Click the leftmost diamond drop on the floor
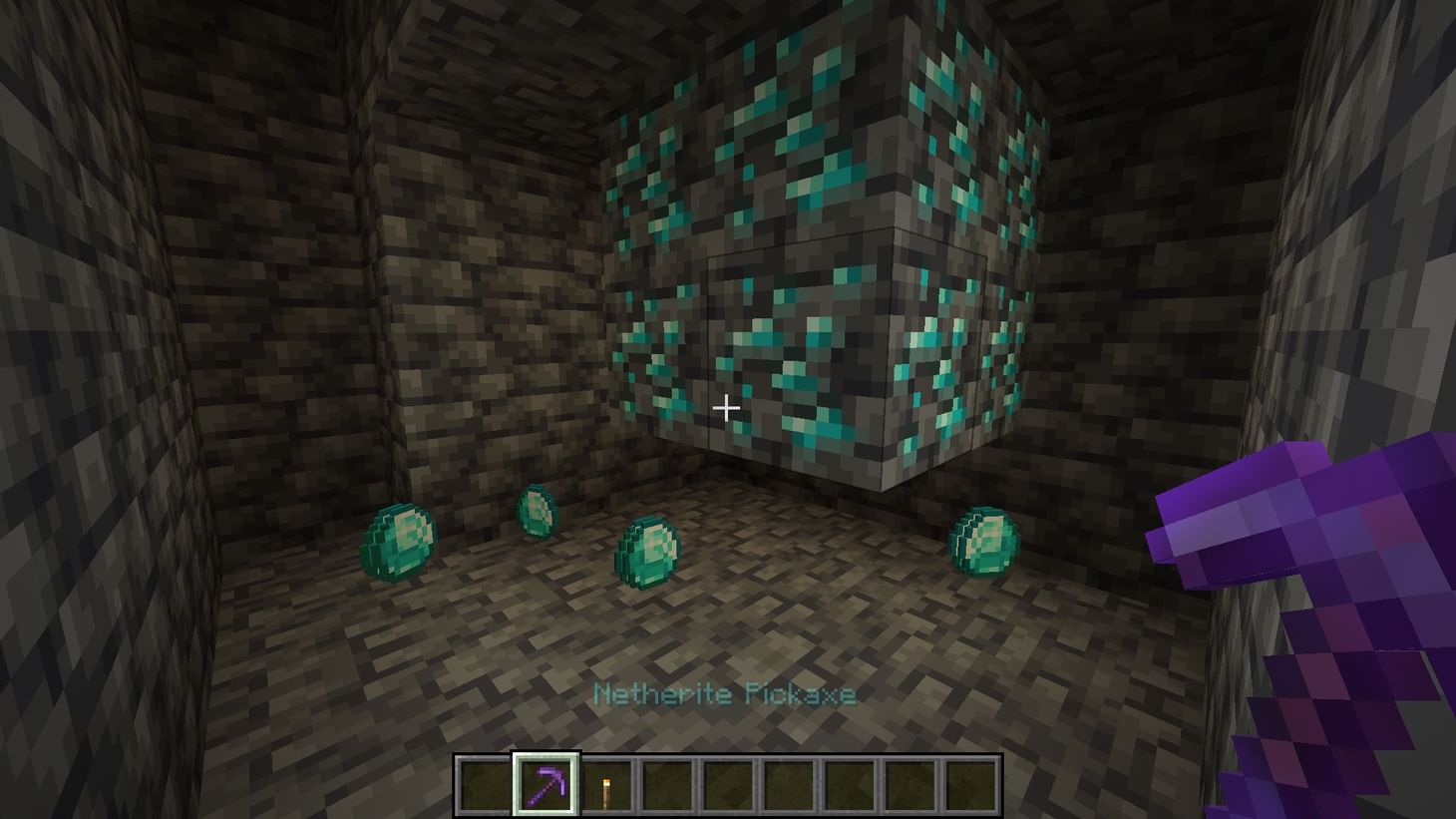 click(398, 542)
